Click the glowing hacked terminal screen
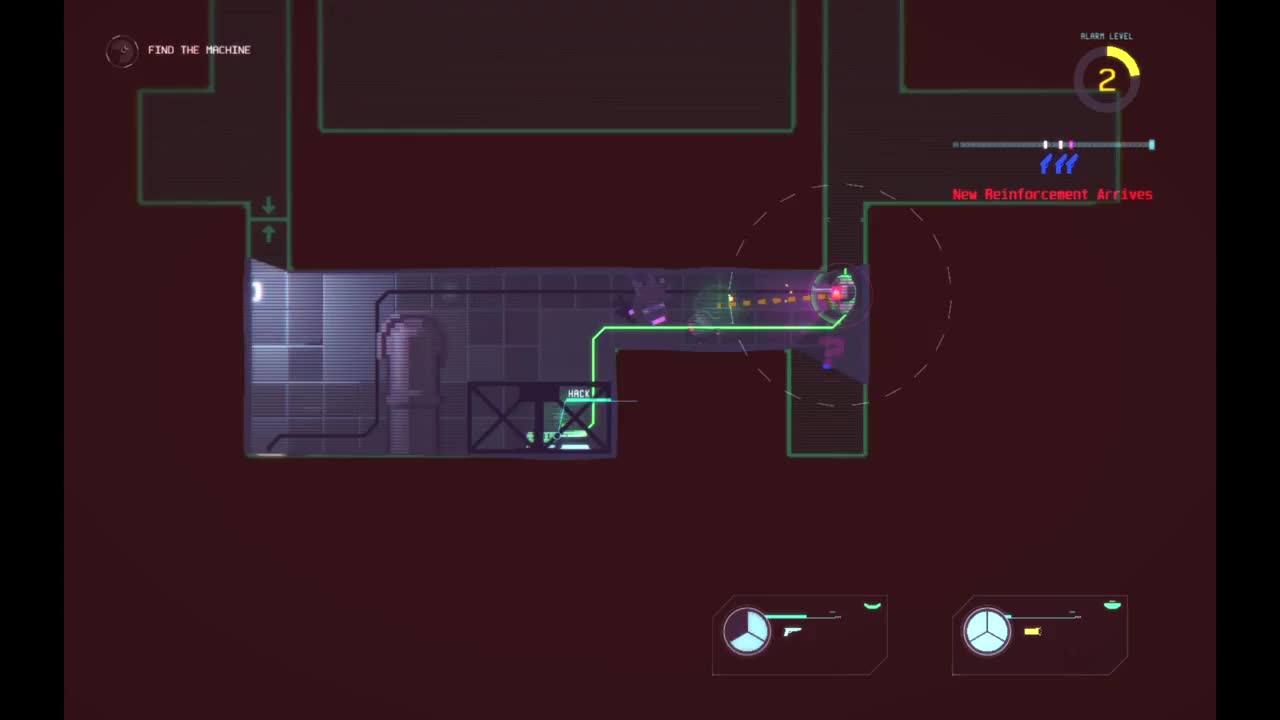 point(575,435)
